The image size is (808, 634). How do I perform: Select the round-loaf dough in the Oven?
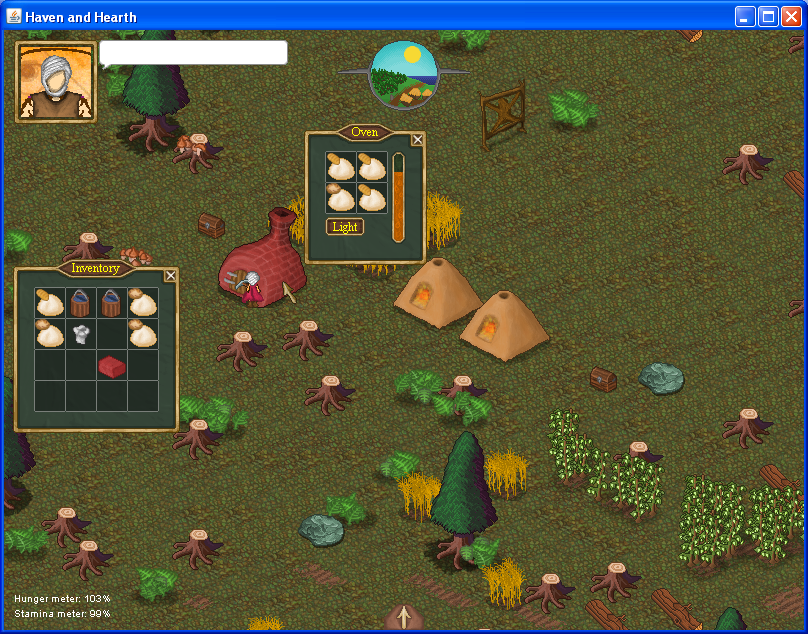[x=341, y=198]
